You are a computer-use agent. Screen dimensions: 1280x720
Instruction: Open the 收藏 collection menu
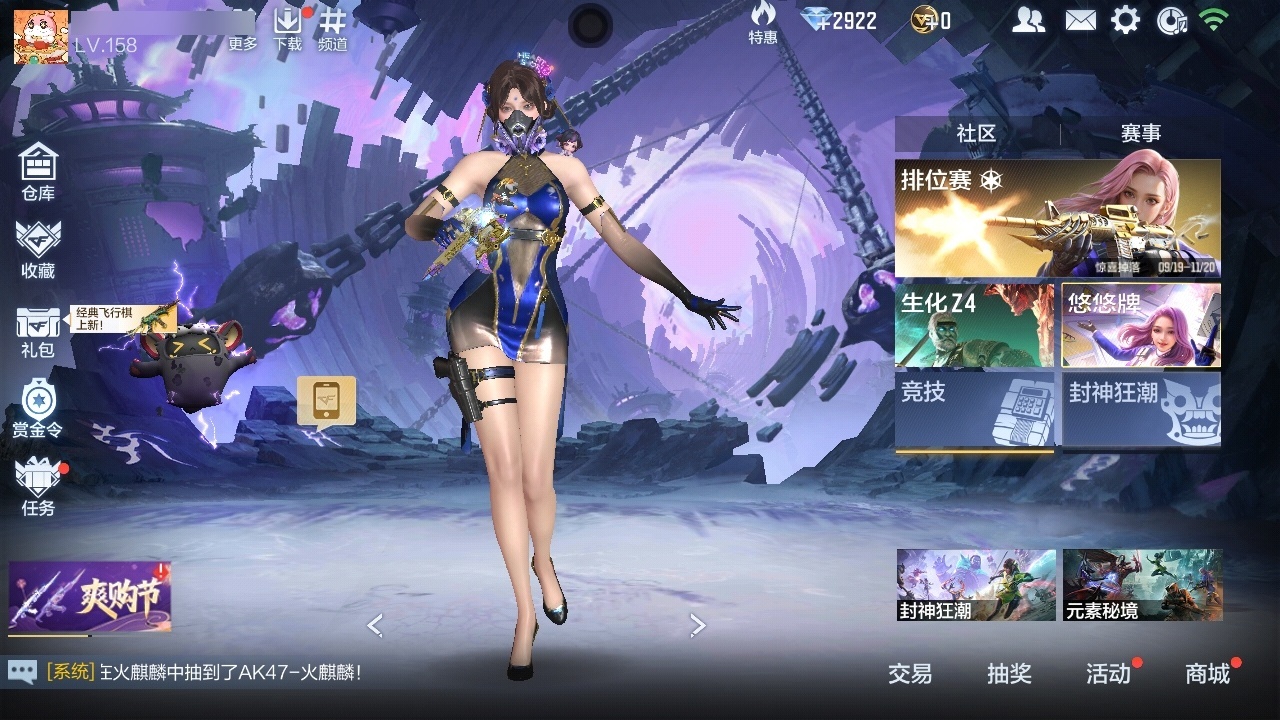38,248
